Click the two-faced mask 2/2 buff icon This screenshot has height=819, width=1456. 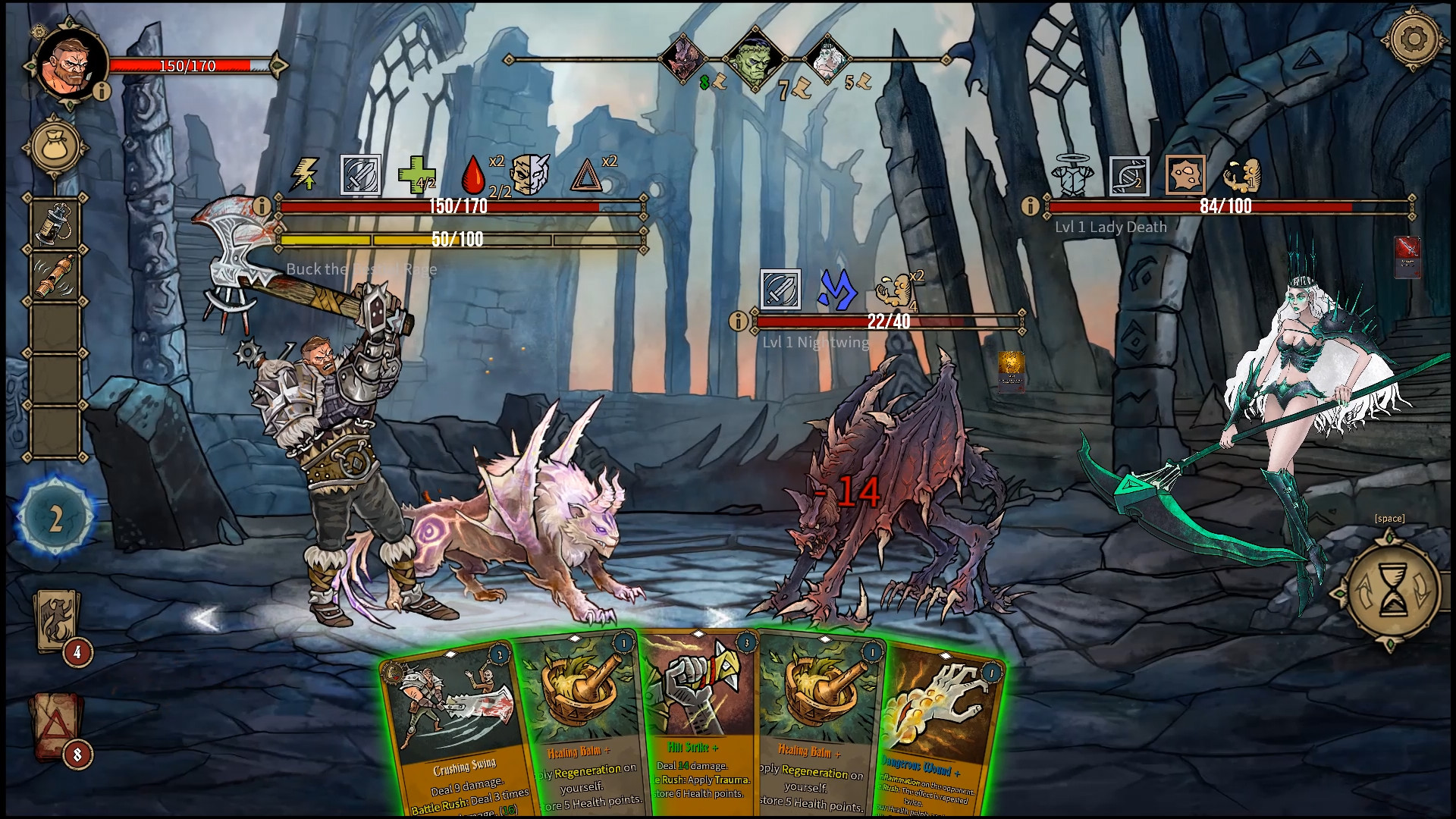pyautogui.click(x=531, y=173)
